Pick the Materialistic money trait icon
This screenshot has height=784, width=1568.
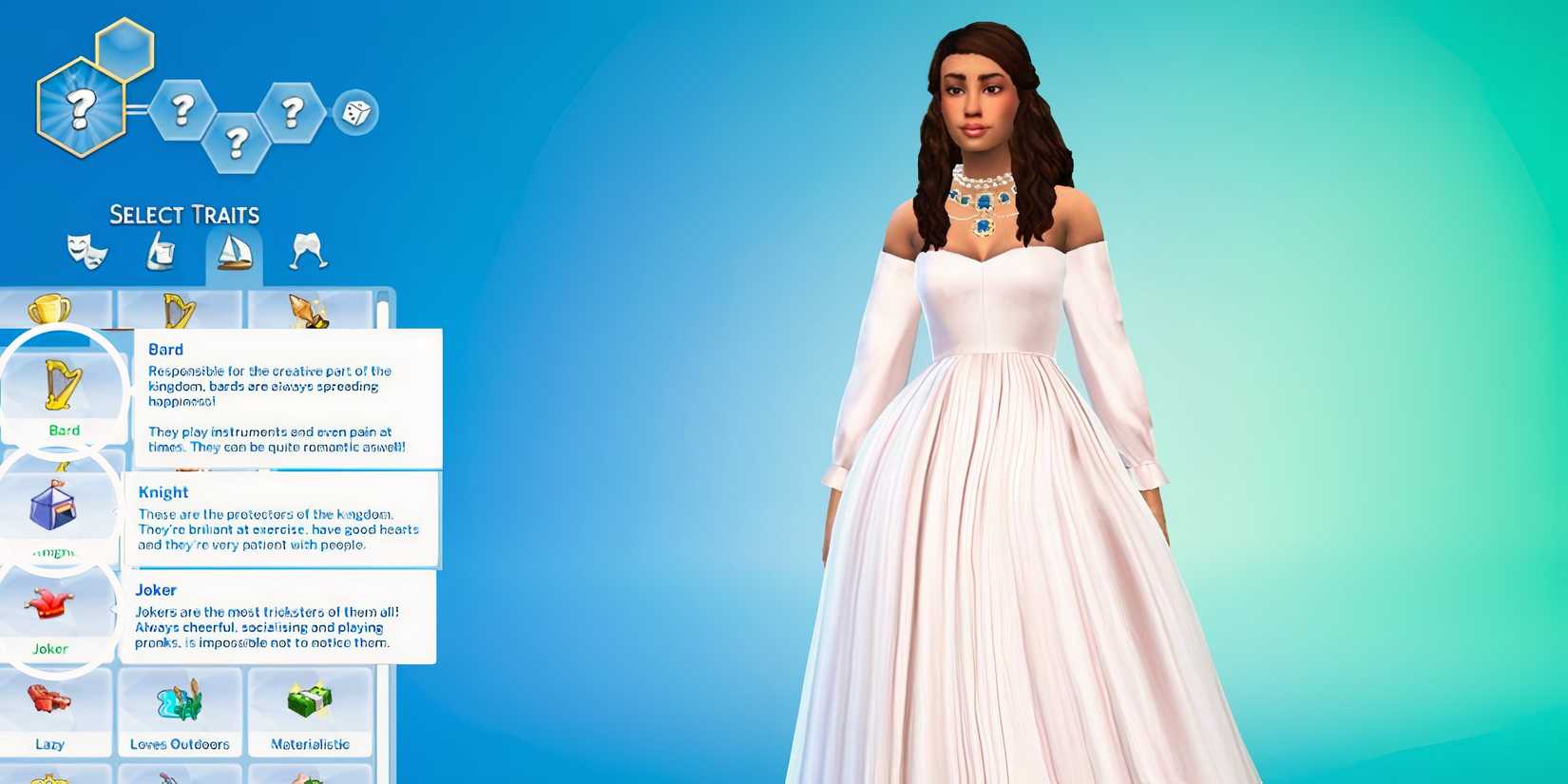[x=309, y=700]
